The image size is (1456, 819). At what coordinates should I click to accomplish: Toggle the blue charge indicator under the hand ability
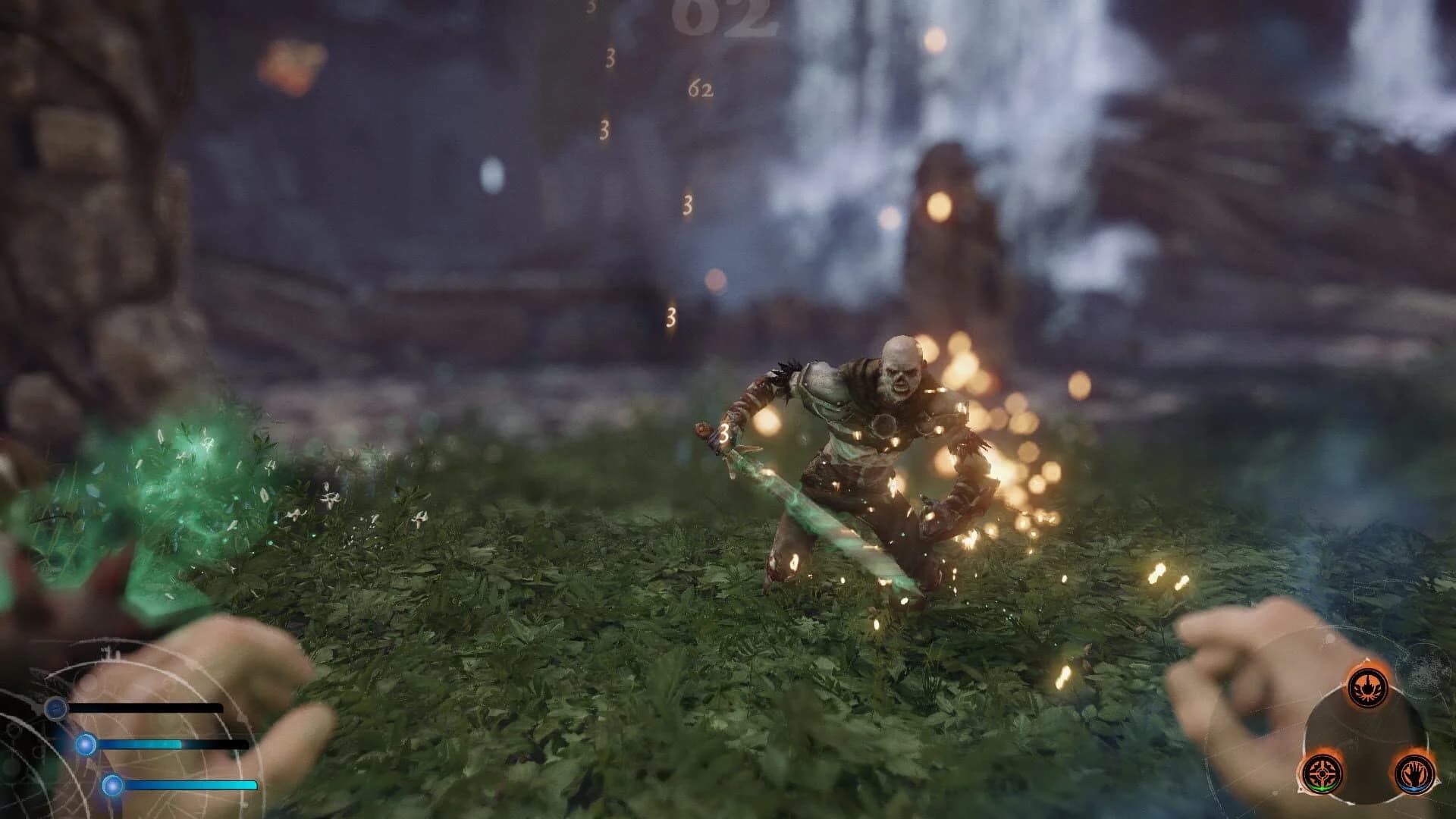click(1414, 789)
